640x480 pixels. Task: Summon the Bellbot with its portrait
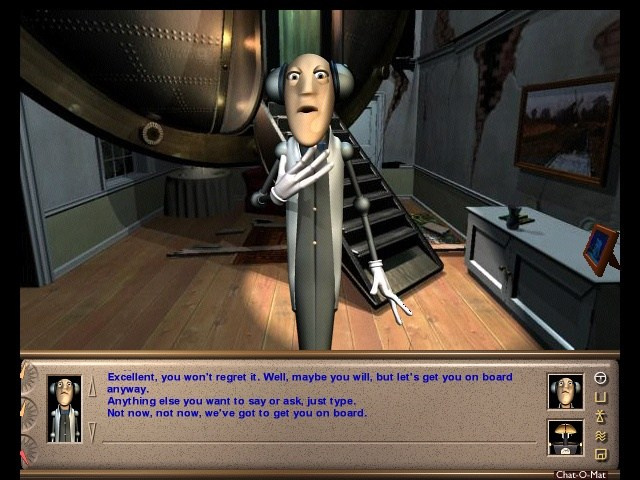coord(564,437)
